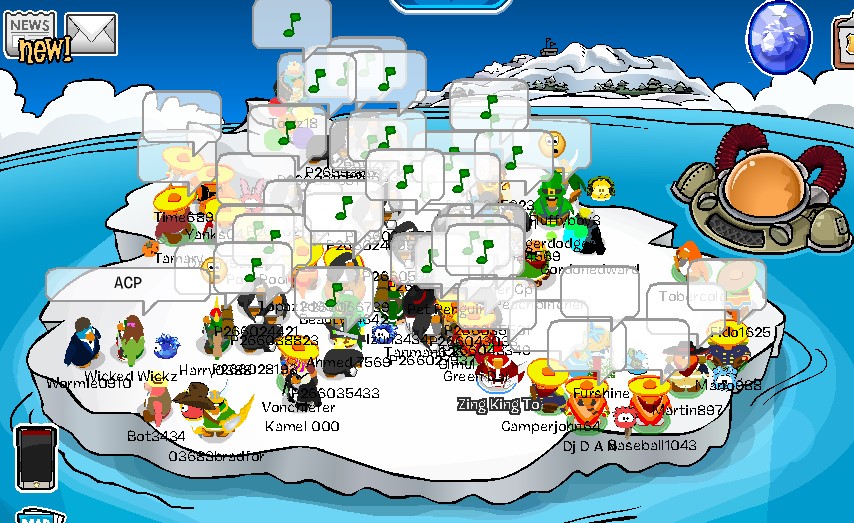
Task: Check the mail envelope icon
Action: [91, 34]
